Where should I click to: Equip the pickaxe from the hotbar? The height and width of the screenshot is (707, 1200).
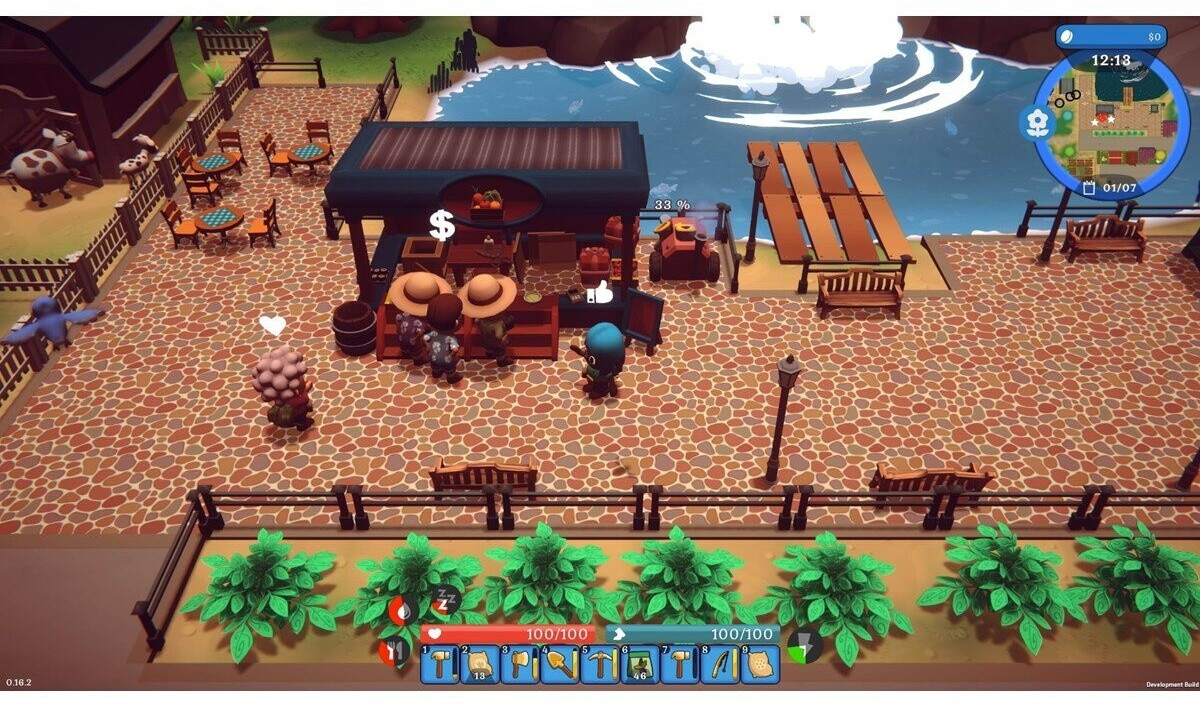600,664
